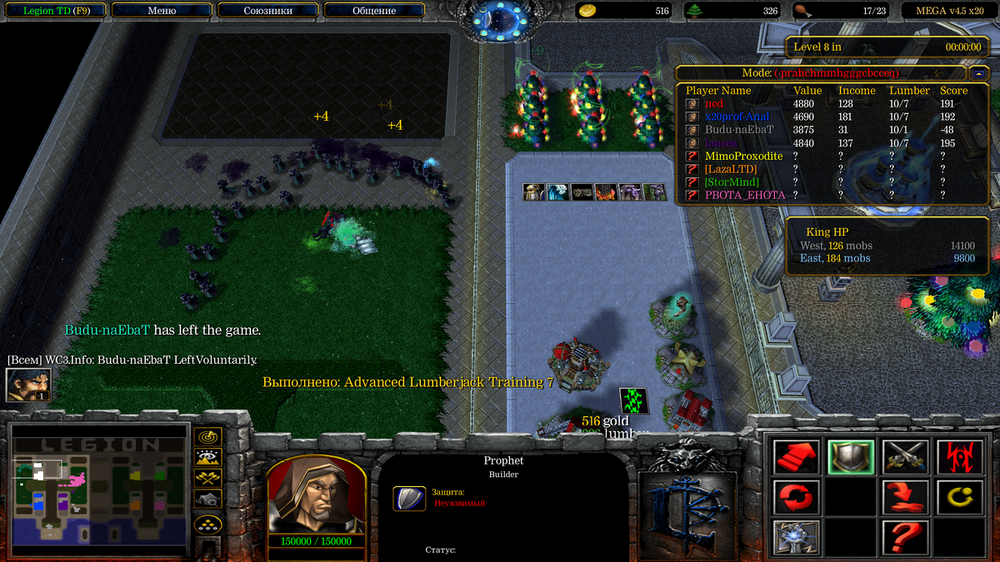
Task: Activate the glowing blue fist ability
Action: (x=796, y=536)
